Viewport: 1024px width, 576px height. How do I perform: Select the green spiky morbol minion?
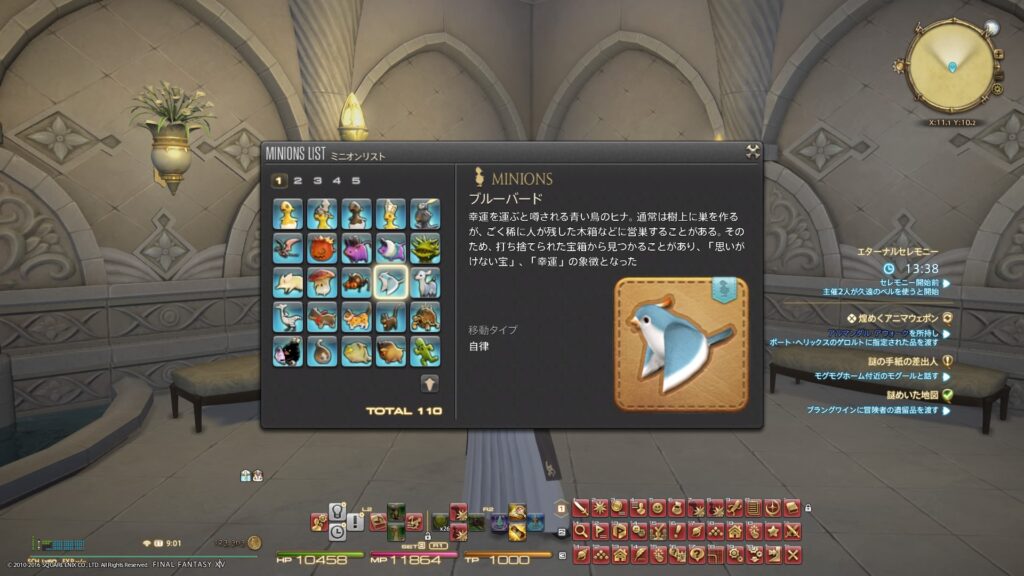pos(424,247)
